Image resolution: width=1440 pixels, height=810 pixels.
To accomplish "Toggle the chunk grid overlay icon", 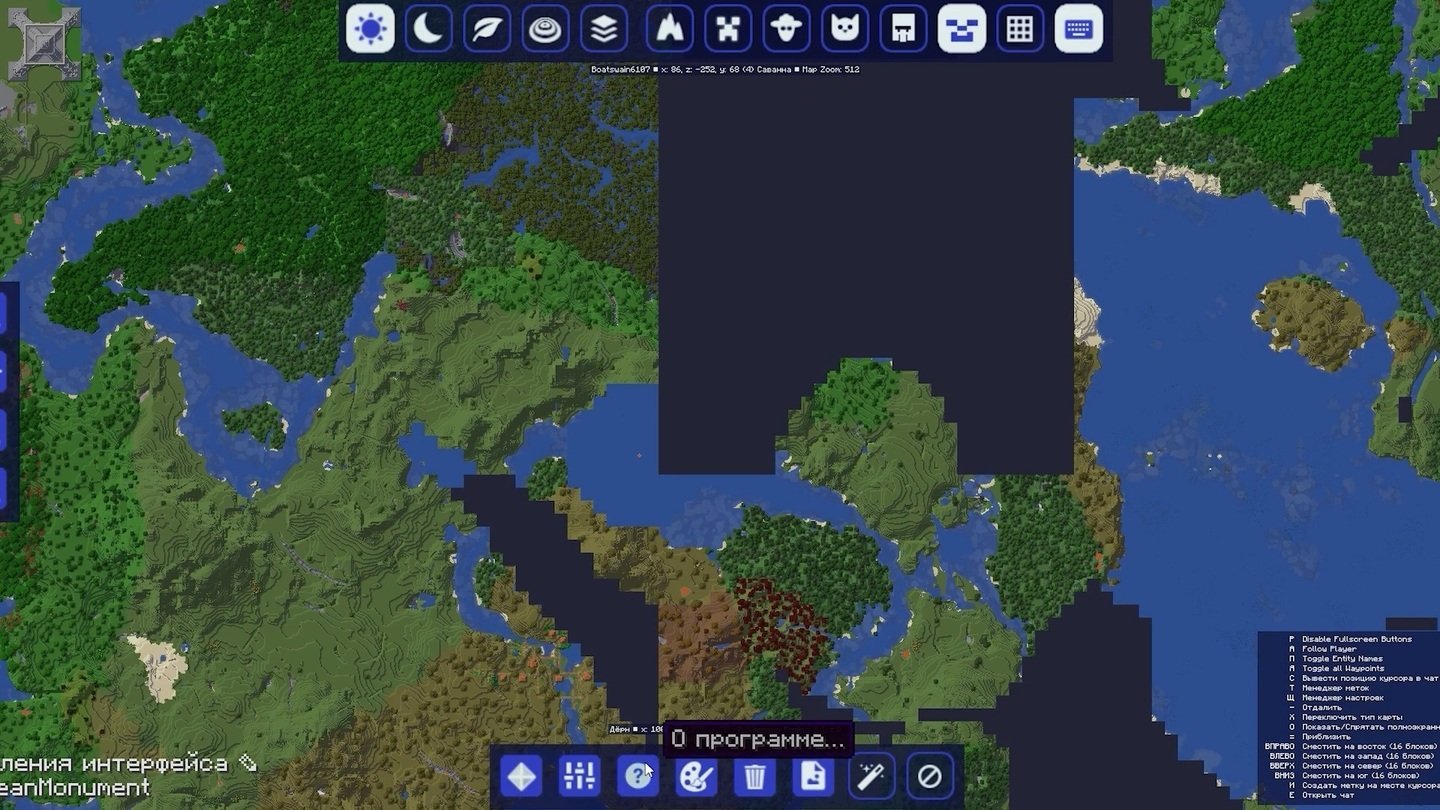I will (1019, 29).
